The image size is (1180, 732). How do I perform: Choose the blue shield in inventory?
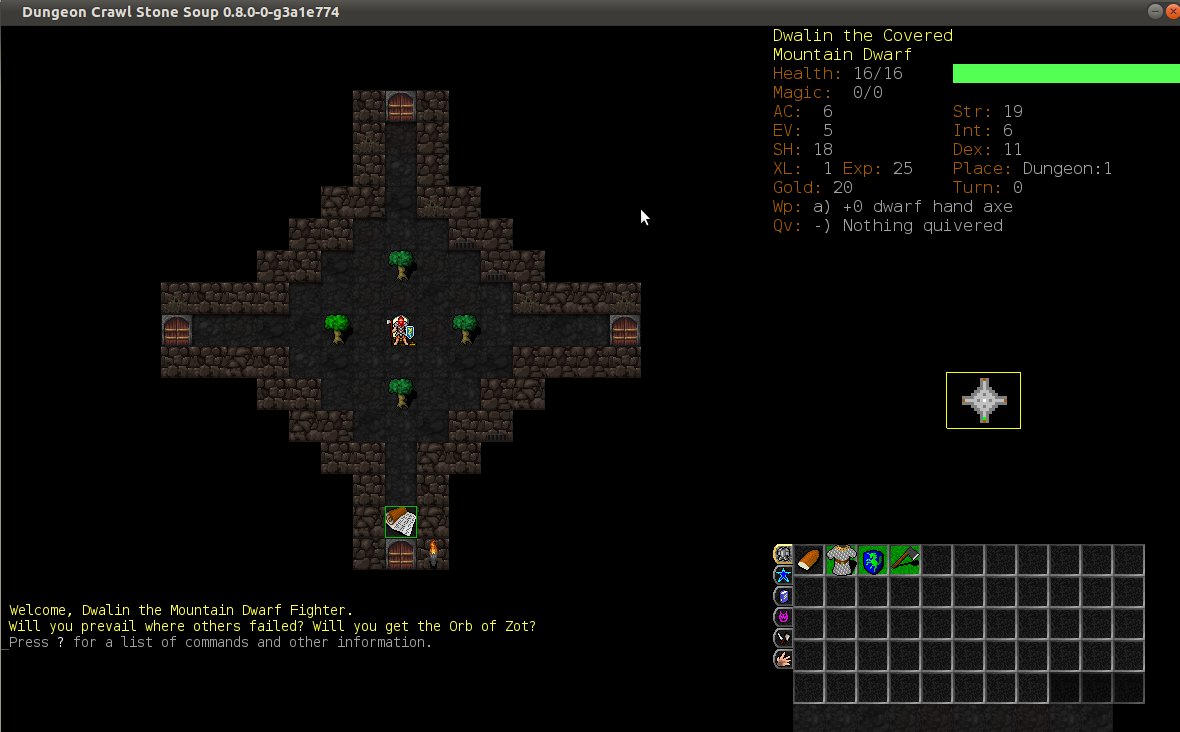click(x=873, y=560)
